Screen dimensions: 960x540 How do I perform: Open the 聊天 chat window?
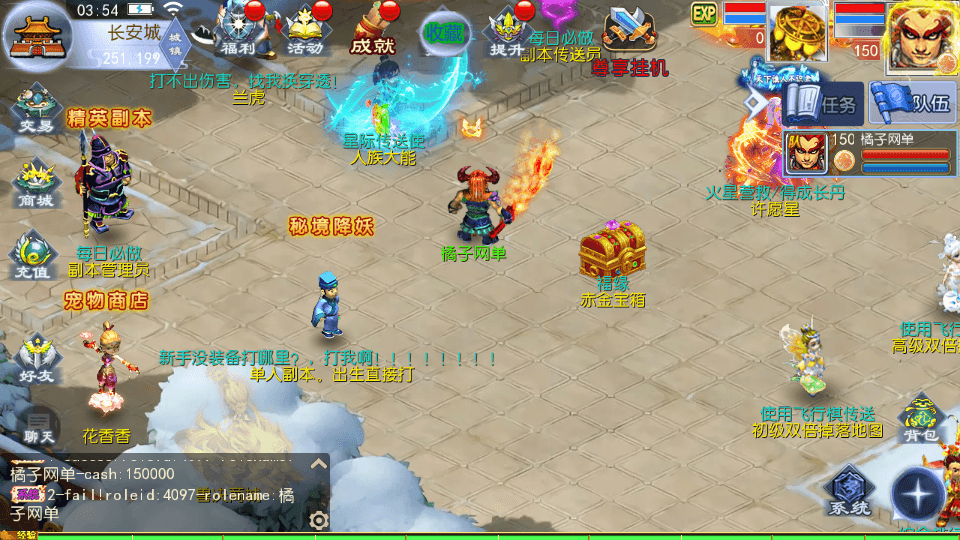pyautogui.click(x=39, y=426)
